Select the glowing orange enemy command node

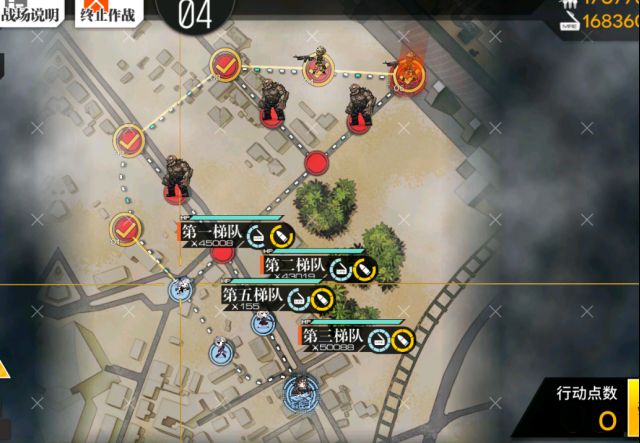coord(408,70)
